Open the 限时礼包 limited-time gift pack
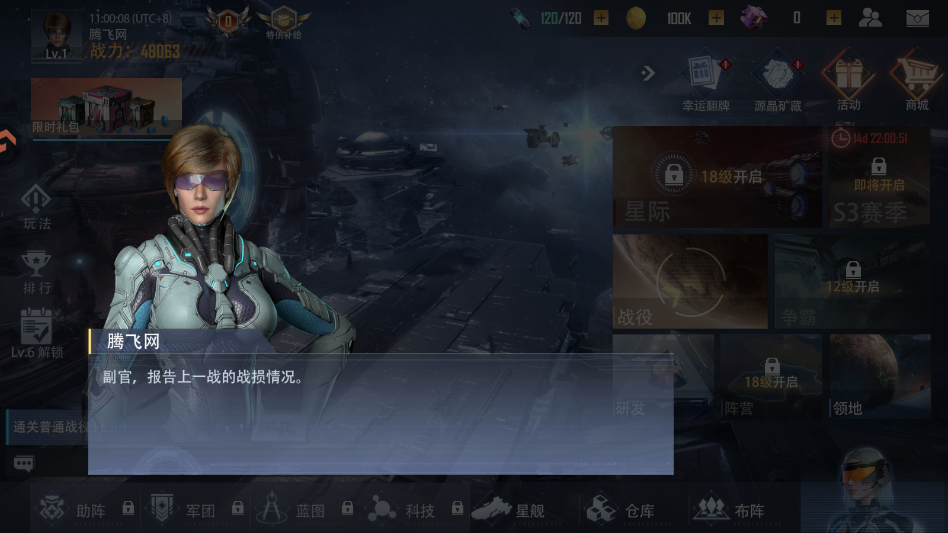Screen dimensions: 948x533 105,107
